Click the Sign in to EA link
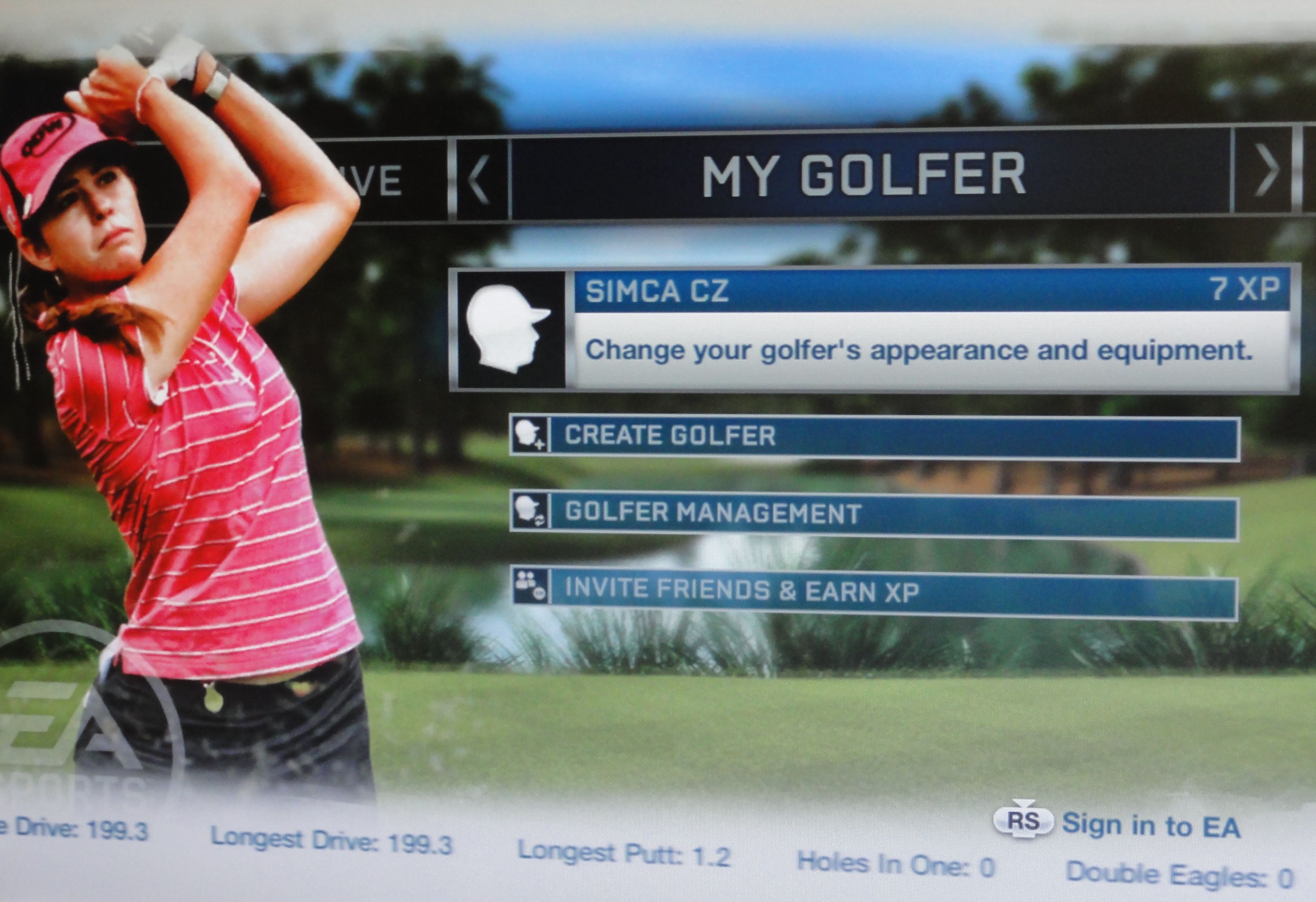The width and height of the screenshot is (1316, 902). (1149, 825)
